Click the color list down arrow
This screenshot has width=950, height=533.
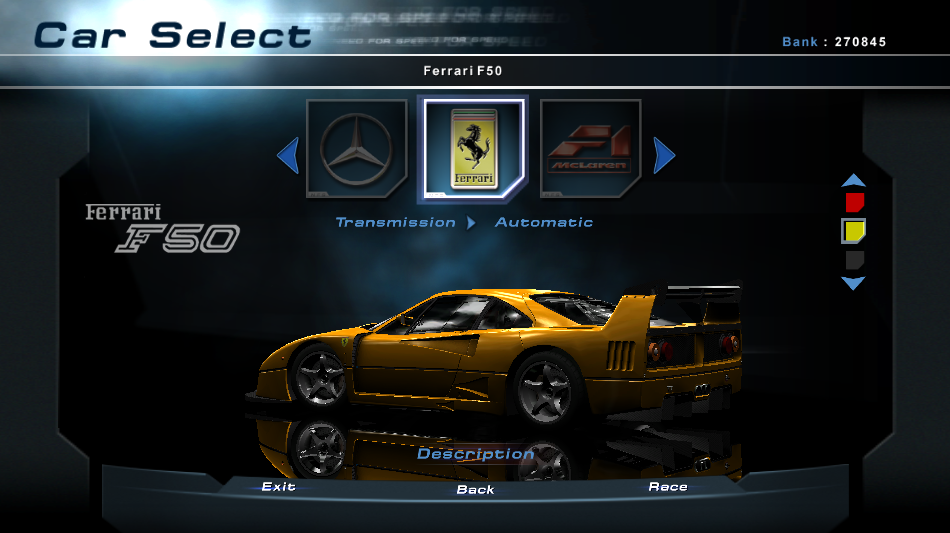click(853, 284)
